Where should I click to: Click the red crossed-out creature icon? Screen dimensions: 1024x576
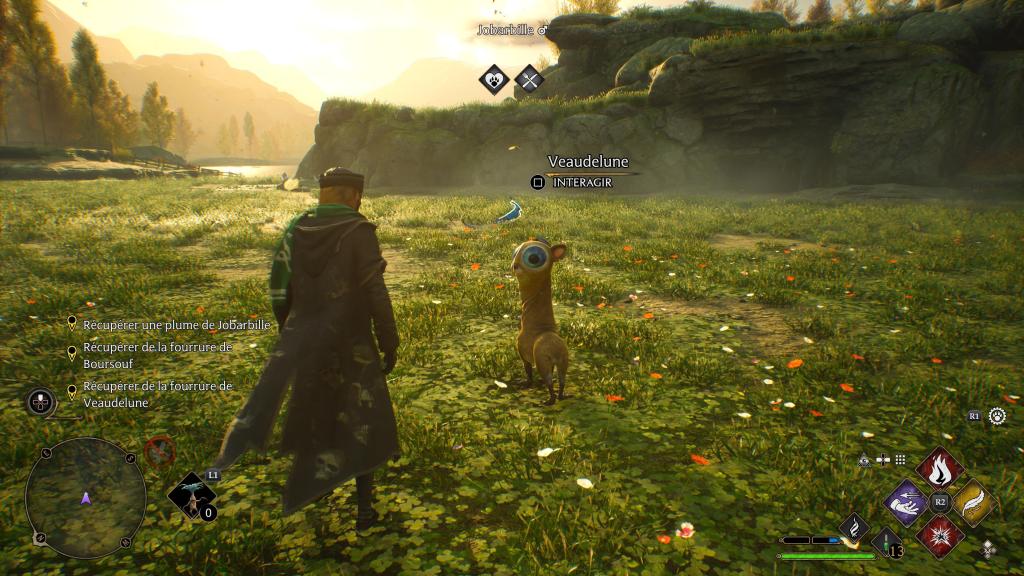click(x=160, y=450)
